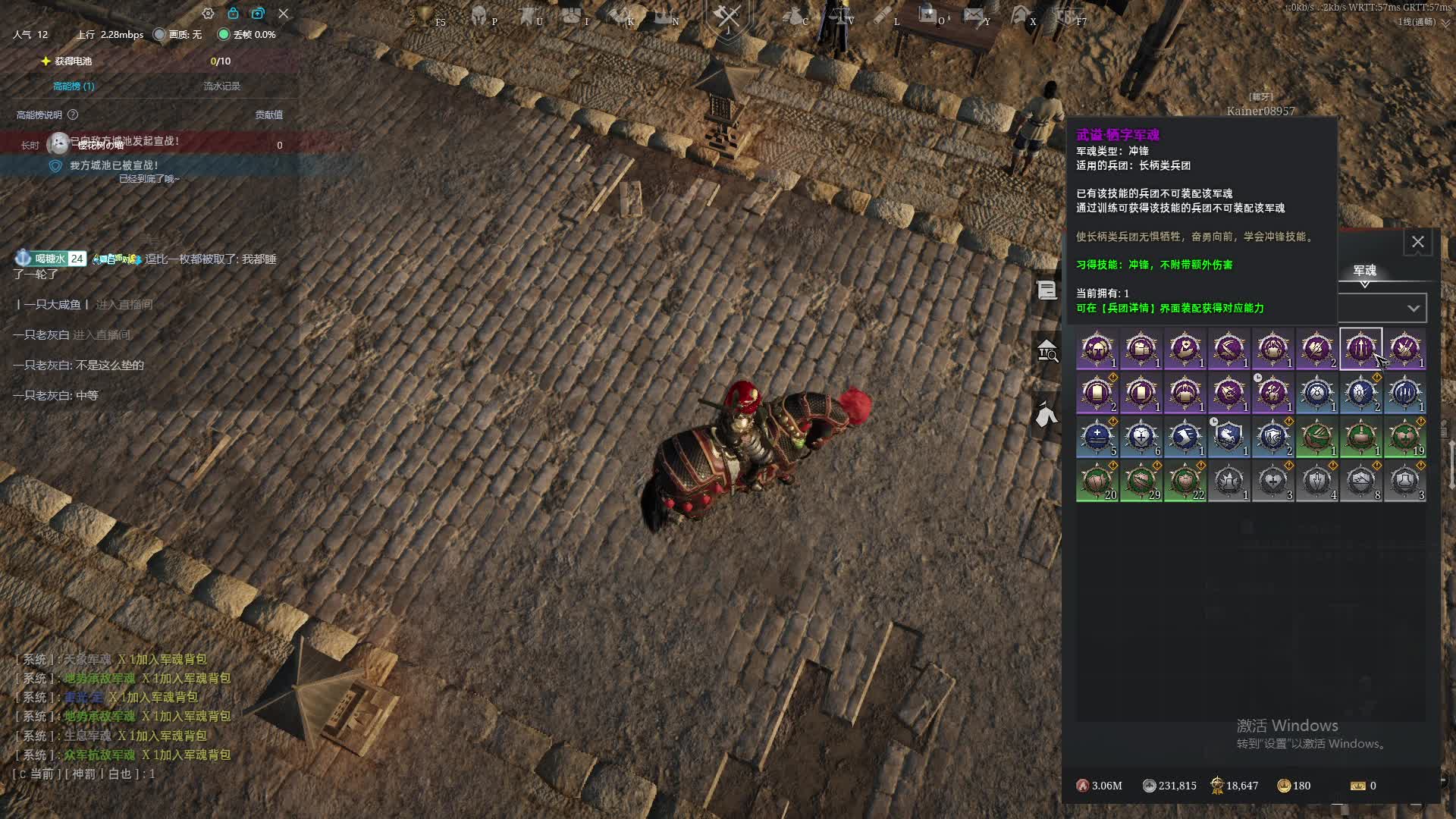Switch to the 流水记录 tab
This screenshot has width=1456, height=819.
221,86
